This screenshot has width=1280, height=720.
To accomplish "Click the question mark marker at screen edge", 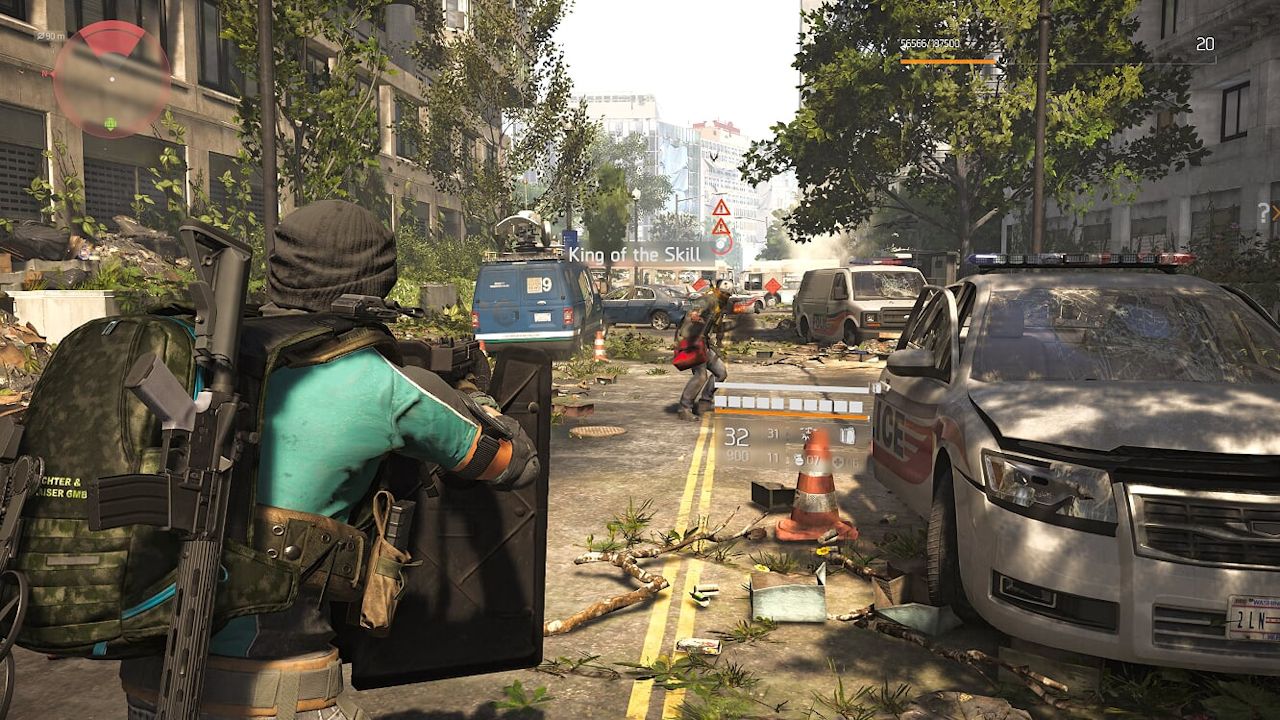I will pyautogui.click(x=1263, y=212).
